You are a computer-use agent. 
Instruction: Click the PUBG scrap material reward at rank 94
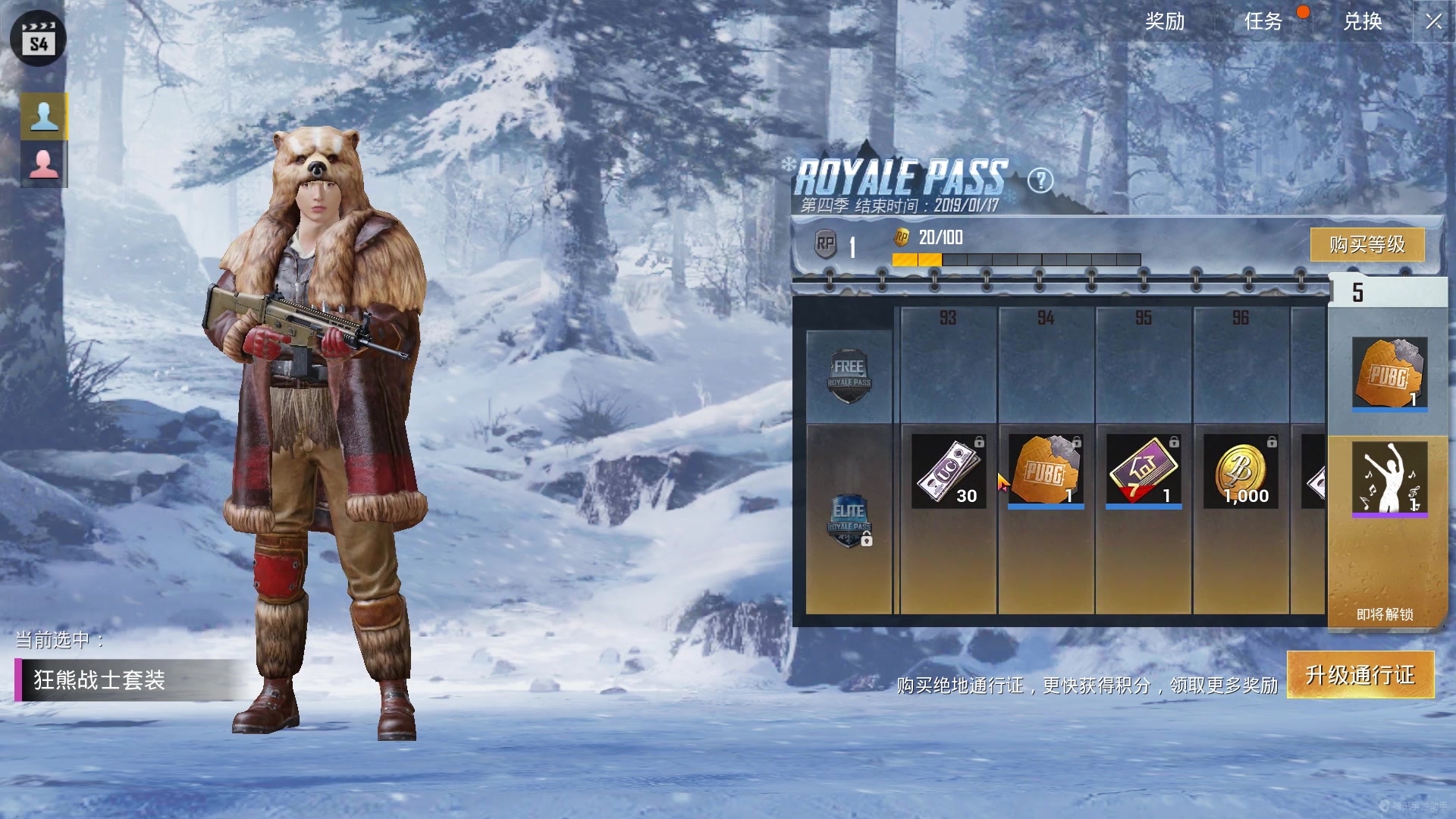pyautogui.click(x=1046, y=470)
